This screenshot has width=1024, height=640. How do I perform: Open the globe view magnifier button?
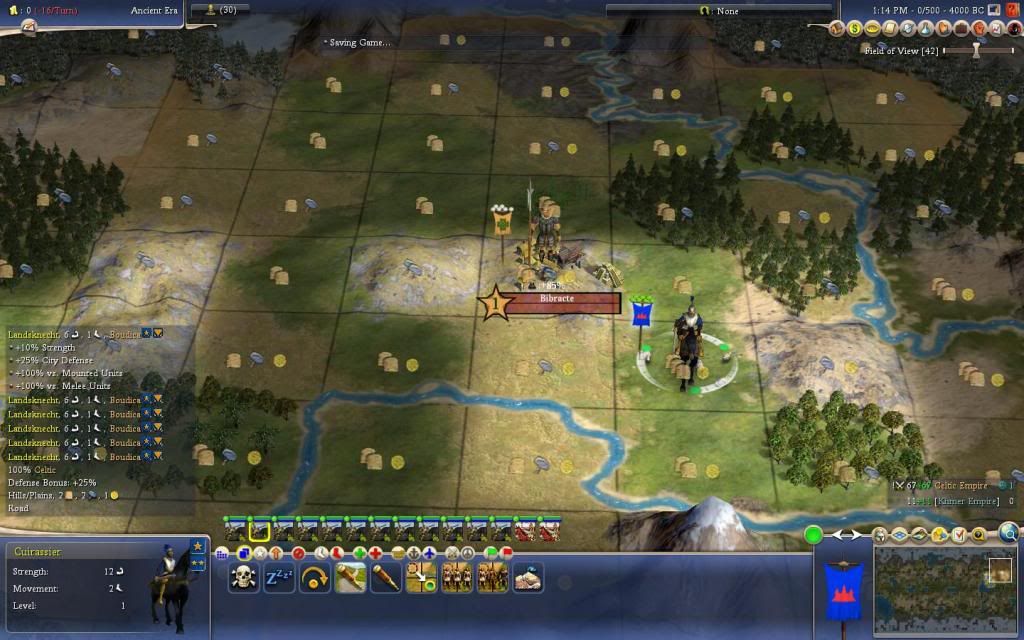(x=1008, y=534)
